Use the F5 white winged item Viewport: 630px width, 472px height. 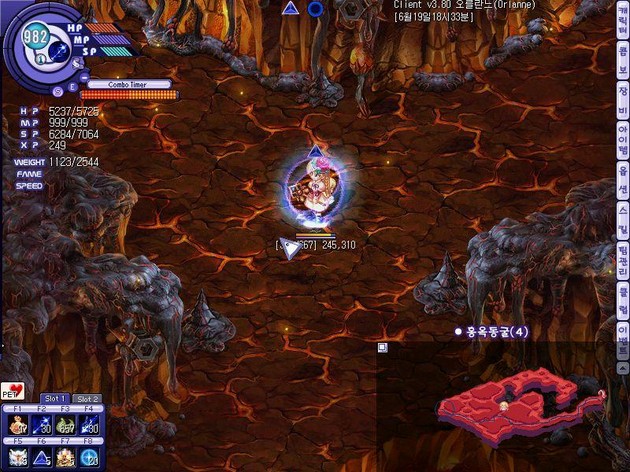[x=16, y=457]
